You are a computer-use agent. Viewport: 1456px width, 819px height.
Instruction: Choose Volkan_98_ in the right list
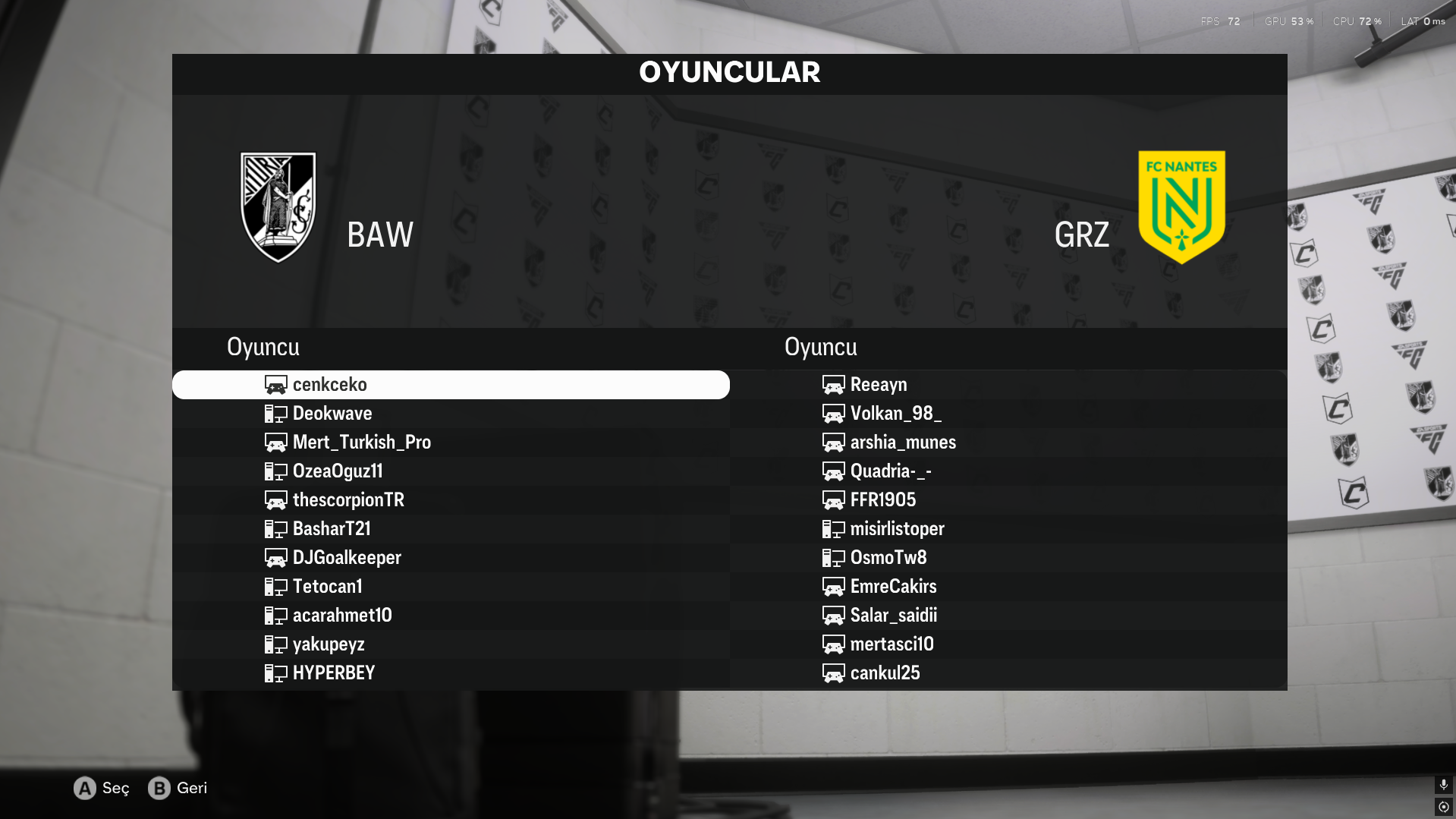[x=895, y=414]
